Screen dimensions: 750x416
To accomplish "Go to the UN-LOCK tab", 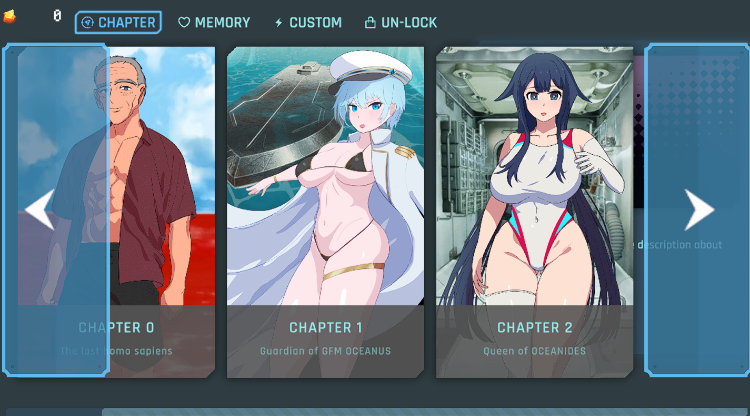I will coord(400,22).
